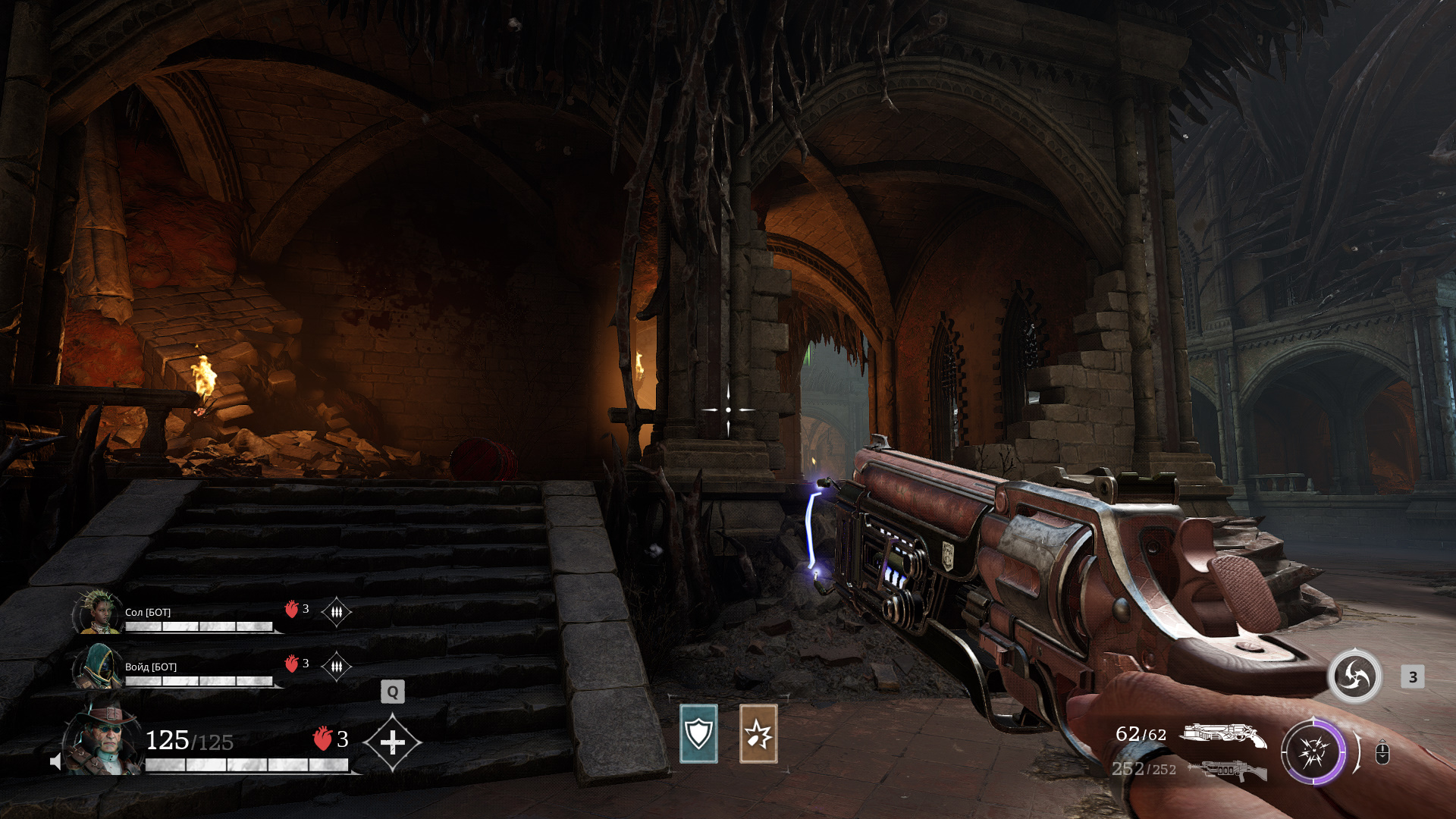The width and height of the screenshot is (1456, 819).
Task: Click teammate Войд's portrait
Action: coord(97,667)
